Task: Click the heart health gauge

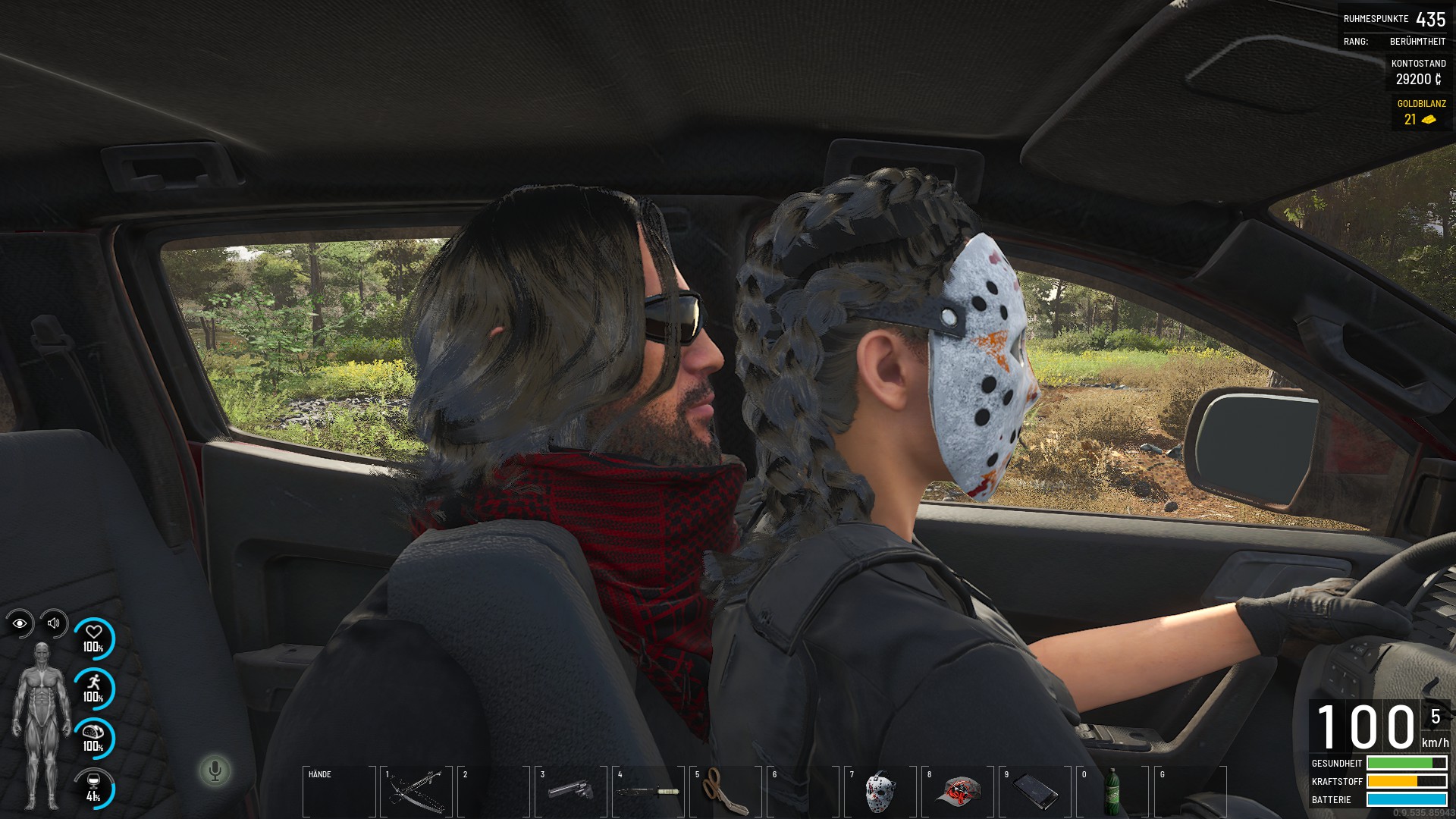Action: click(93, 639)
